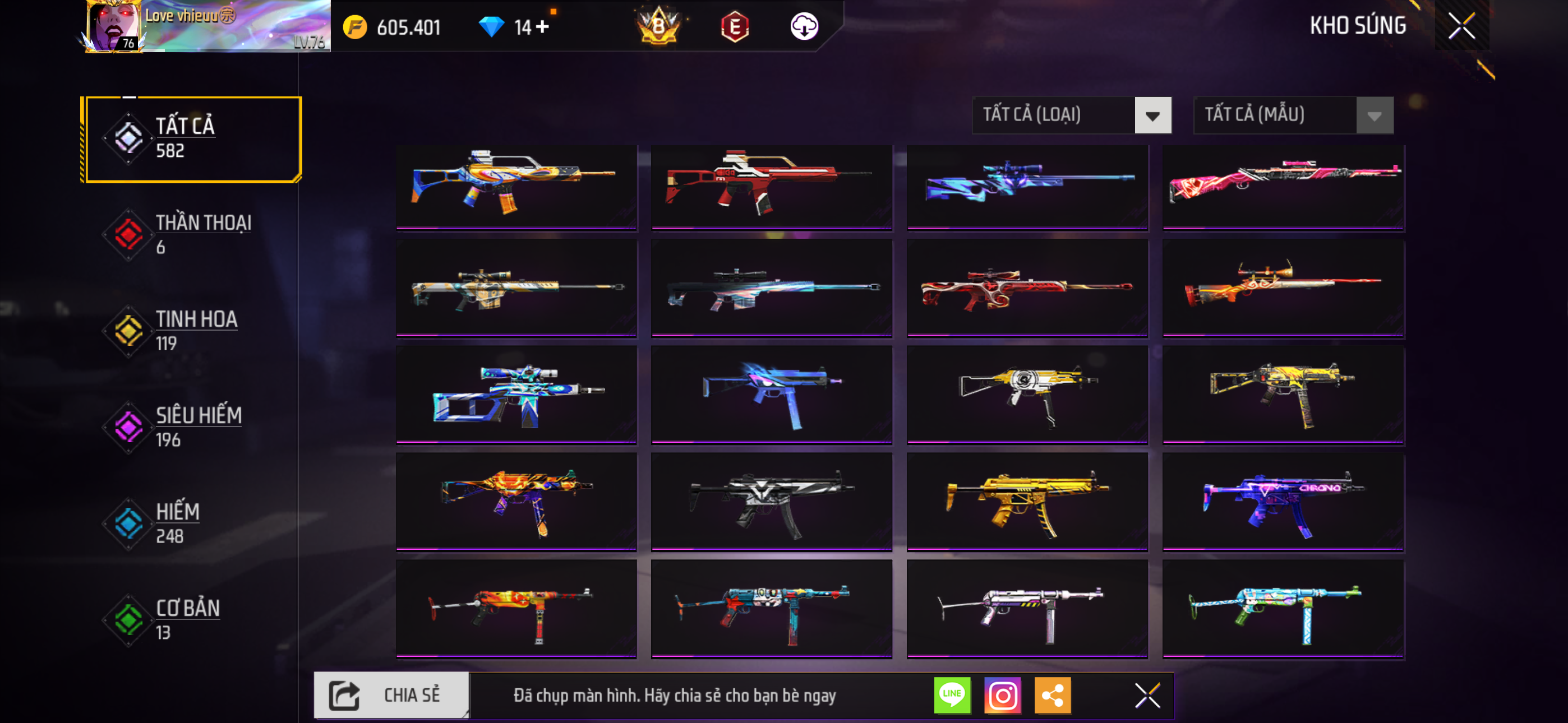Image resolution: width=1568 pixels, height=723 pixels.
Task: Open the player profile avatar
Action: click(113, 26)
